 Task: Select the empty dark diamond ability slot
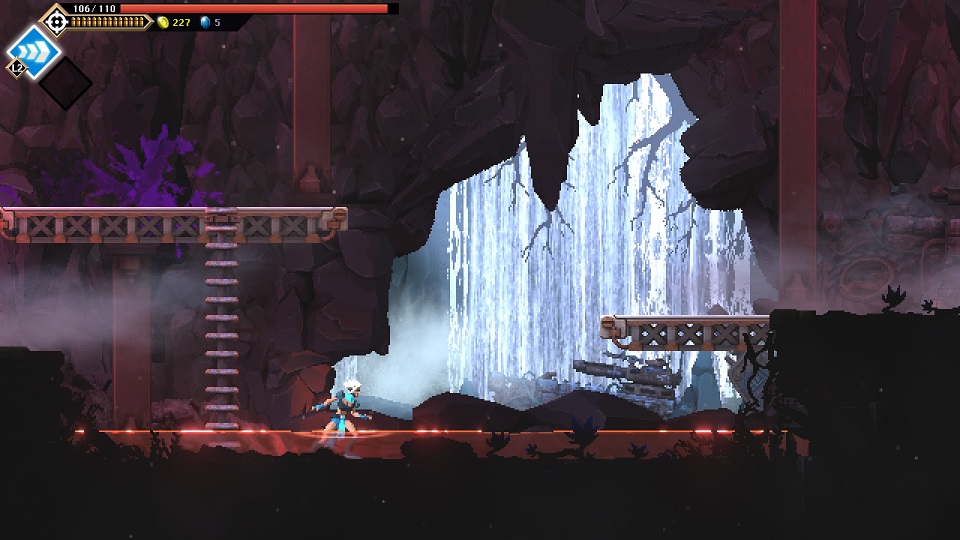coord(64,82)
